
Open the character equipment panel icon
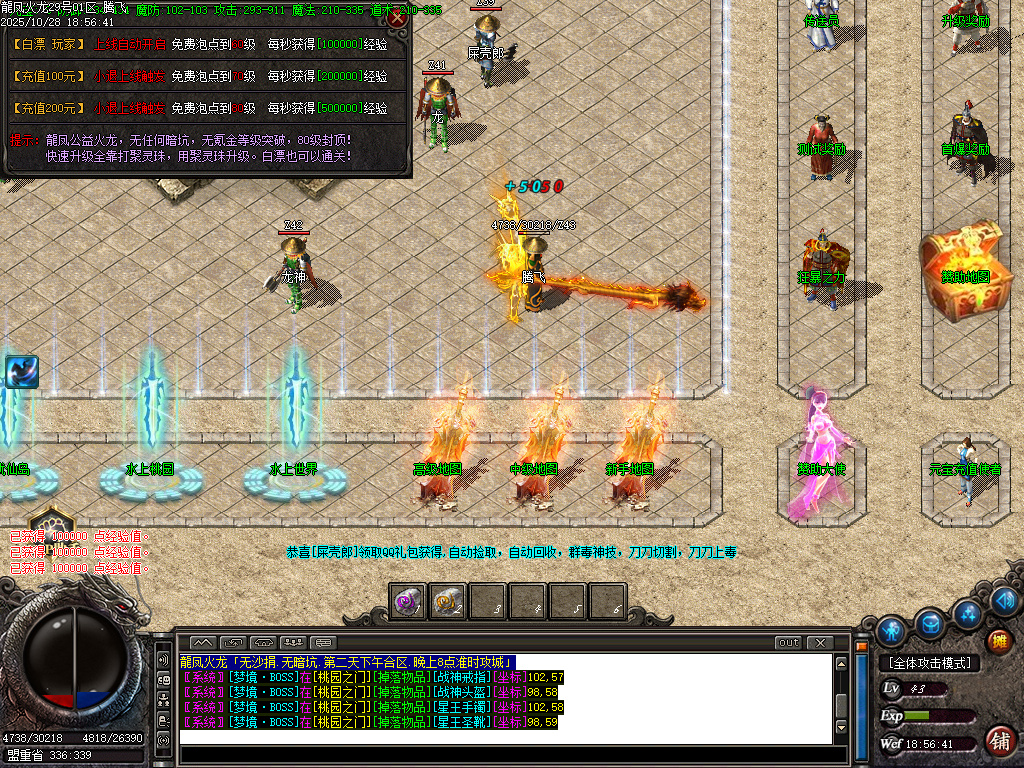(891, 630)
